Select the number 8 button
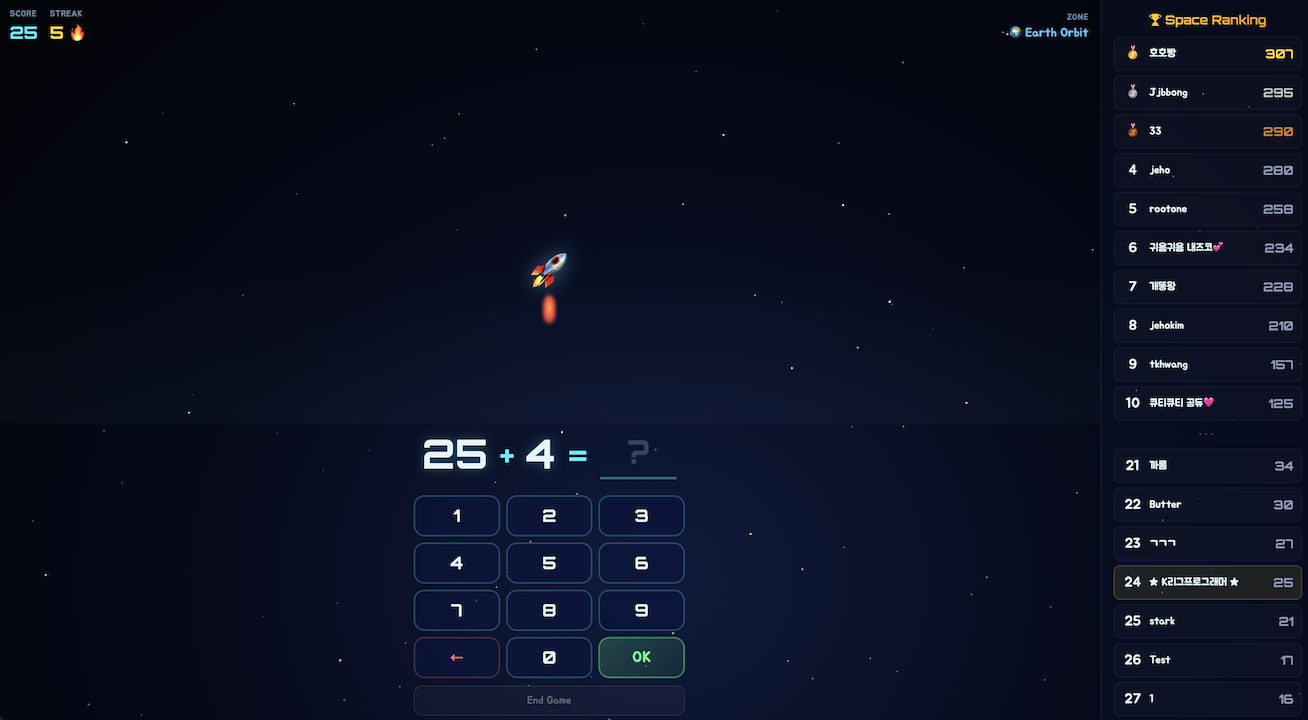The height and width of the screenshot is (720, 1308). (x=549, y=610)
